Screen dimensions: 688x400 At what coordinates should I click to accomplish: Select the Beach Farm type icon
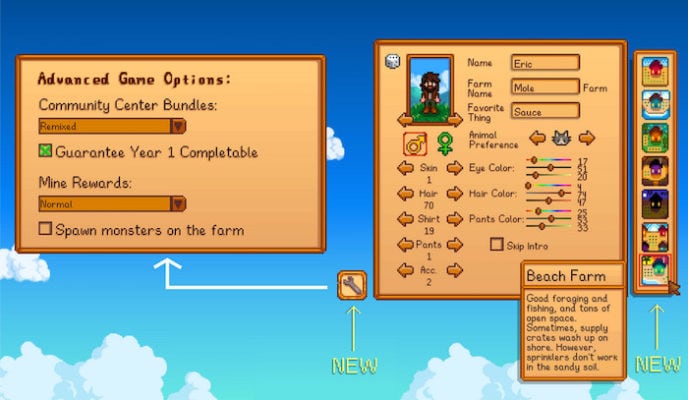pyautogui.click(x=655, y=272)
